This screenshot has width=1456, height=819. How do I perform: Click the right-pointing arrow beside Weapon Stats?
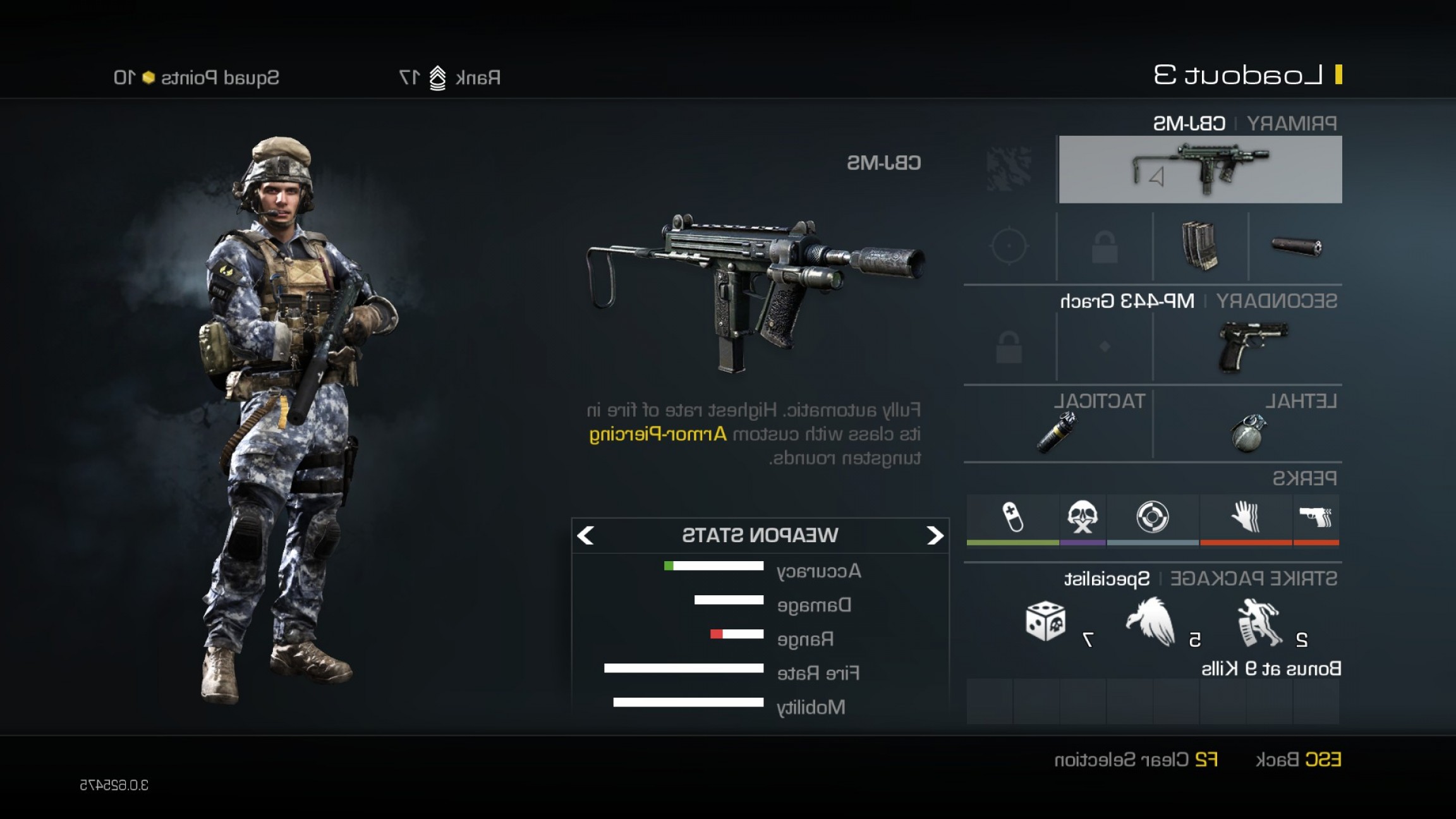pyautogui.click(x=935, y=536)
